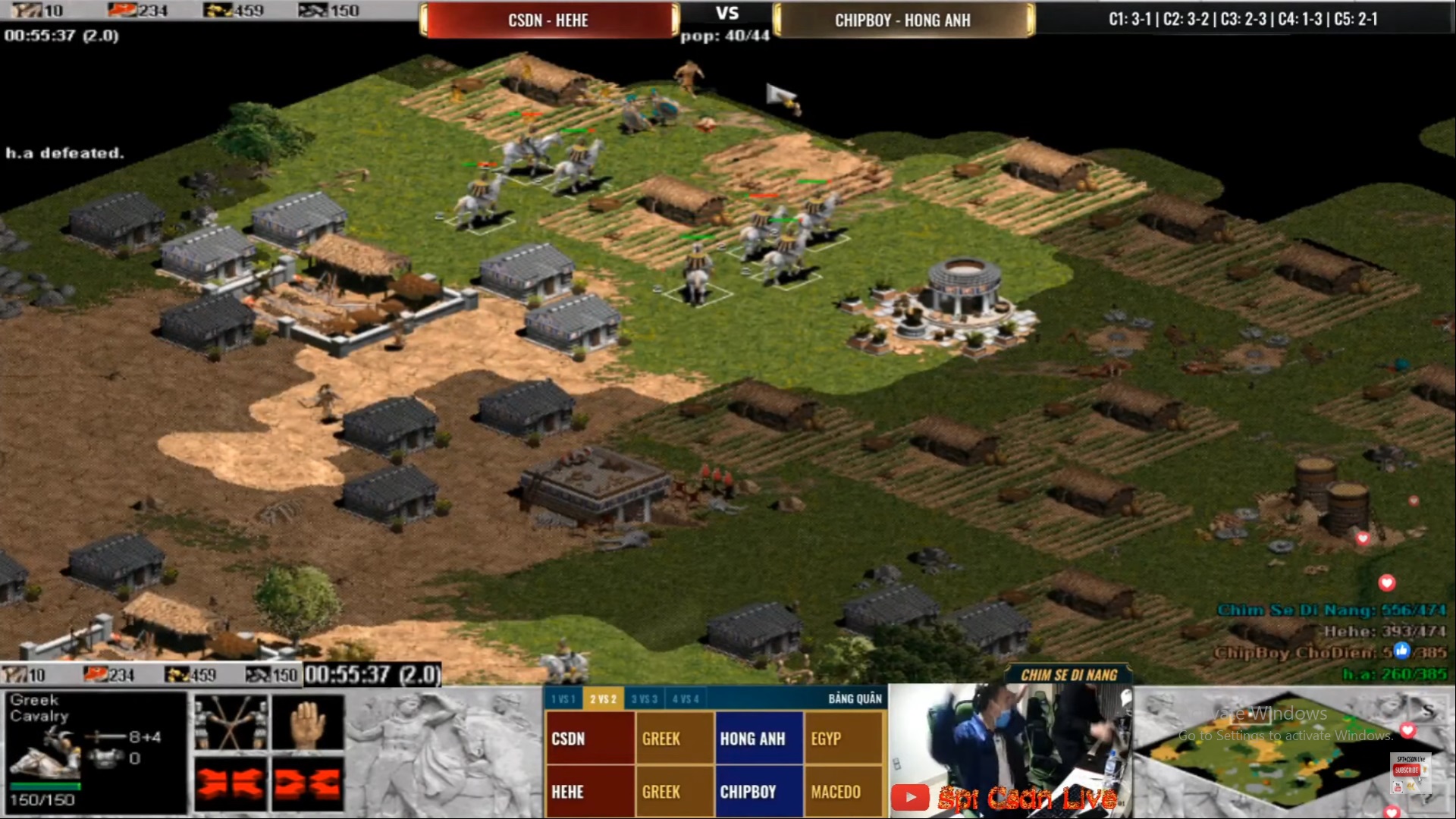Switch to the 1 VS 1 tab
Viewport: 1456px width, 819px height.
564,699
